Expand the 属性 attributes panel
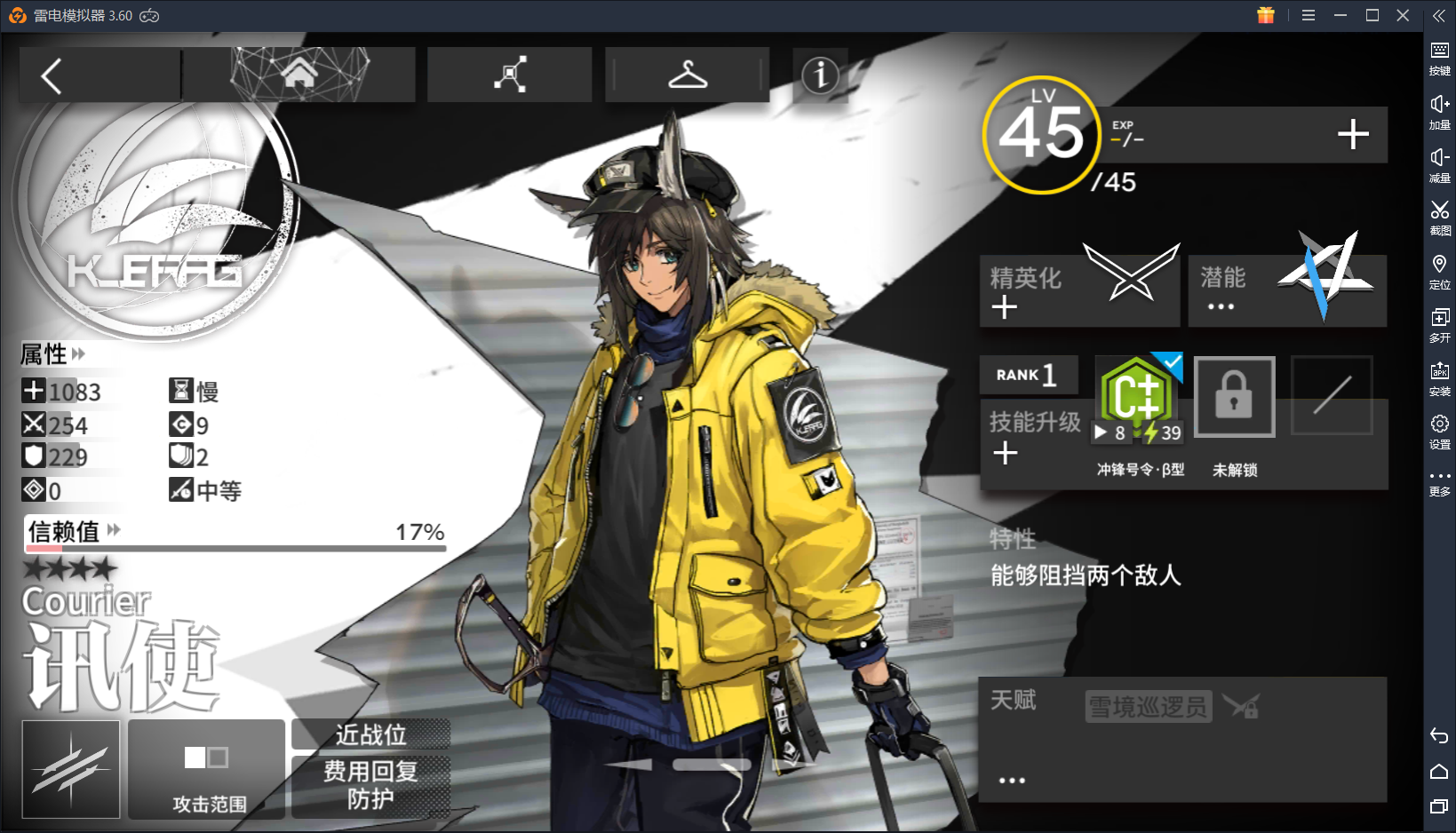This screenshot has height=833, width=1456. 78,354
